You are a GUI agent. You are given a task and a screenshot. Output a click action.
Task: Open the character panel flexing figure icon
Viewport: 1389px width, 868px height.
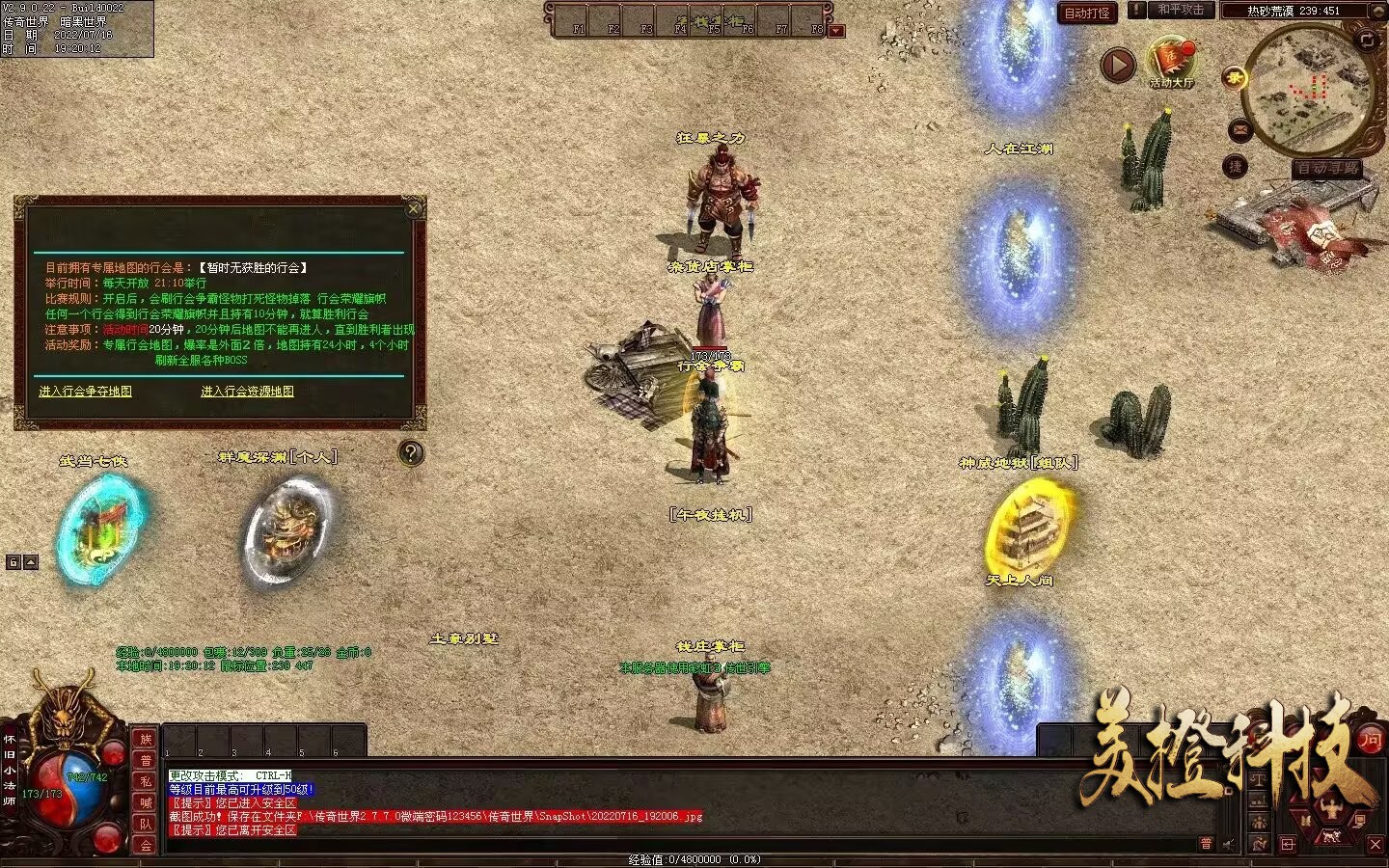[x=1331, y=806]
